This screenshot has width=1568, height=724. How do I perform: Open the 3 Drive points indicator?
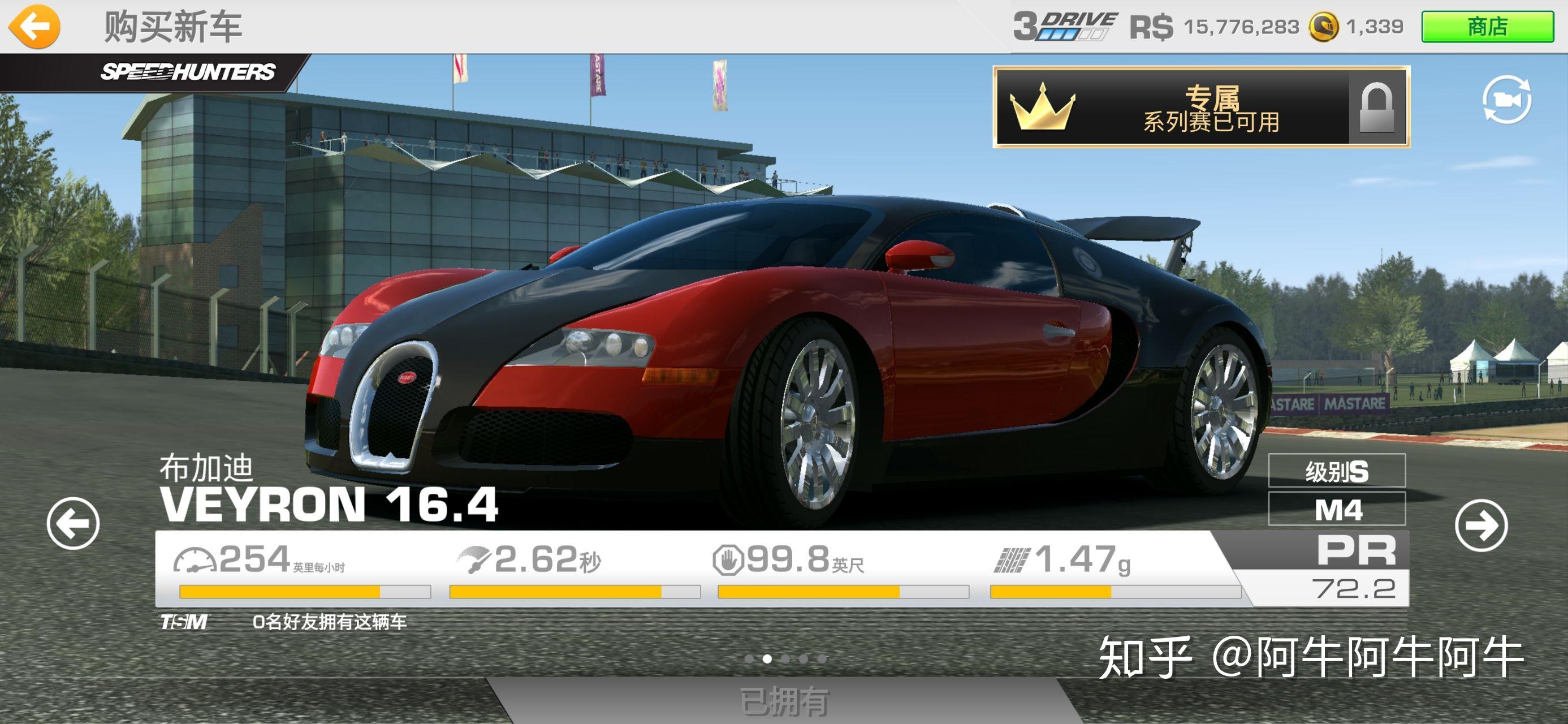point(1065,27)
